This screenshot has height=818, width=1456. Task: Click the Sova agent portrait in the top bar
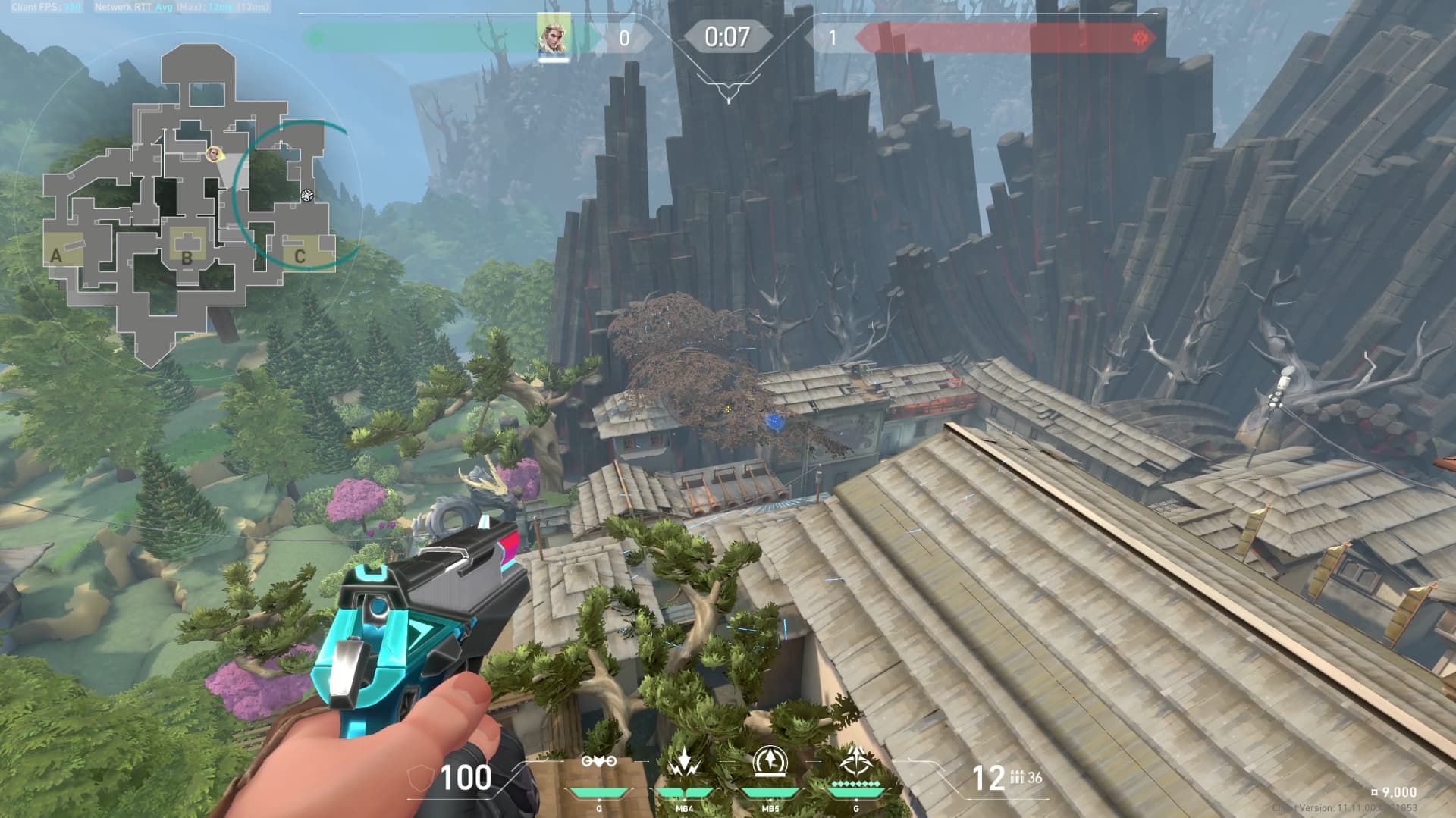(x=553, y=36)
